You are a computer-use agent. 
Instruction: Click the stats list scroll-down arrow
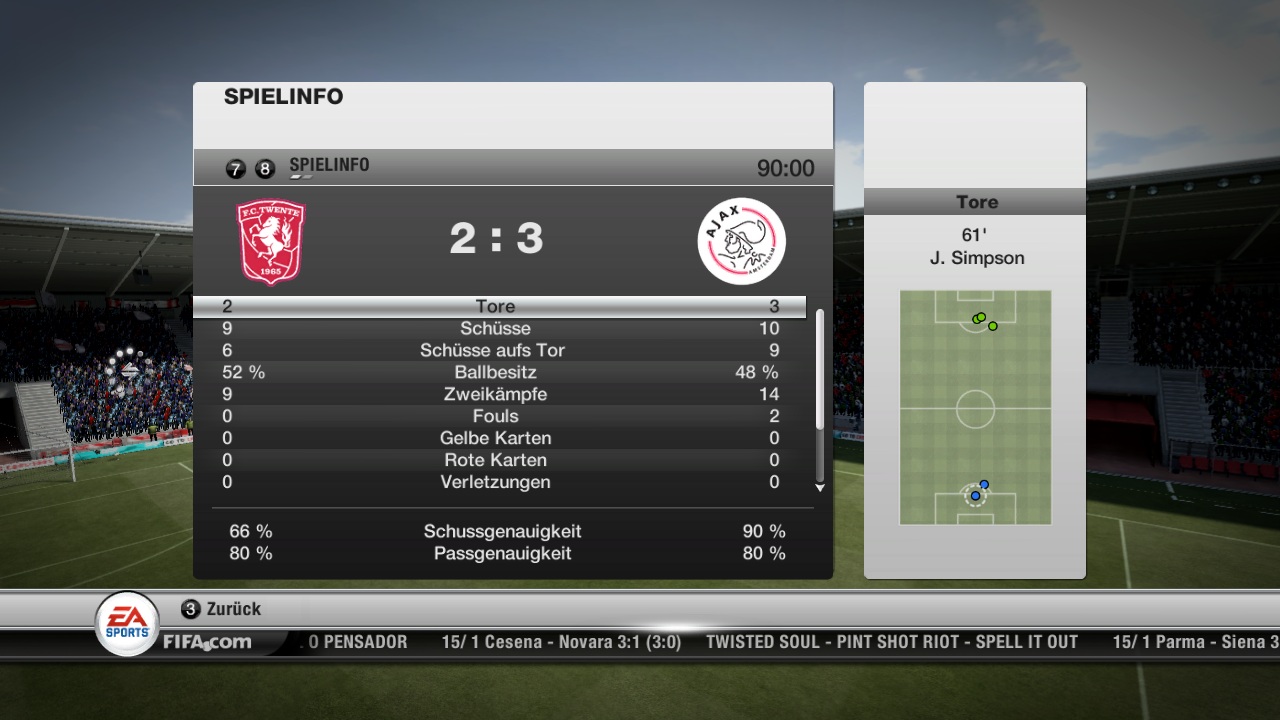[x=820, y=488]
